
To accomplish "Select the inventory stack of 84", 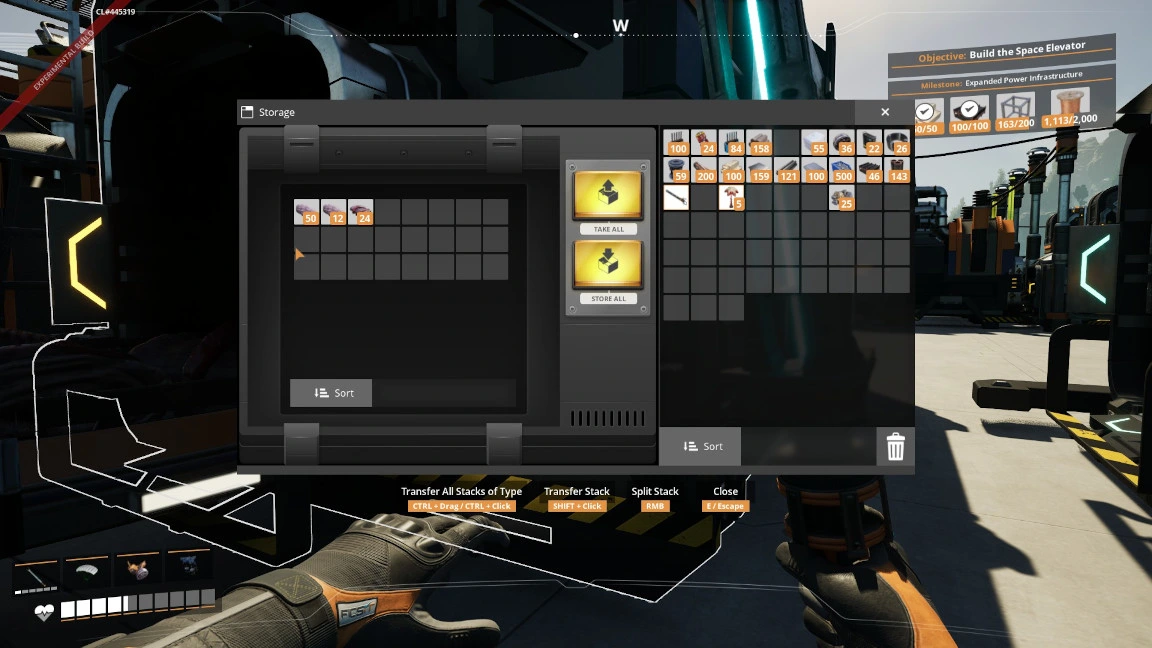I will pos(731,143).
